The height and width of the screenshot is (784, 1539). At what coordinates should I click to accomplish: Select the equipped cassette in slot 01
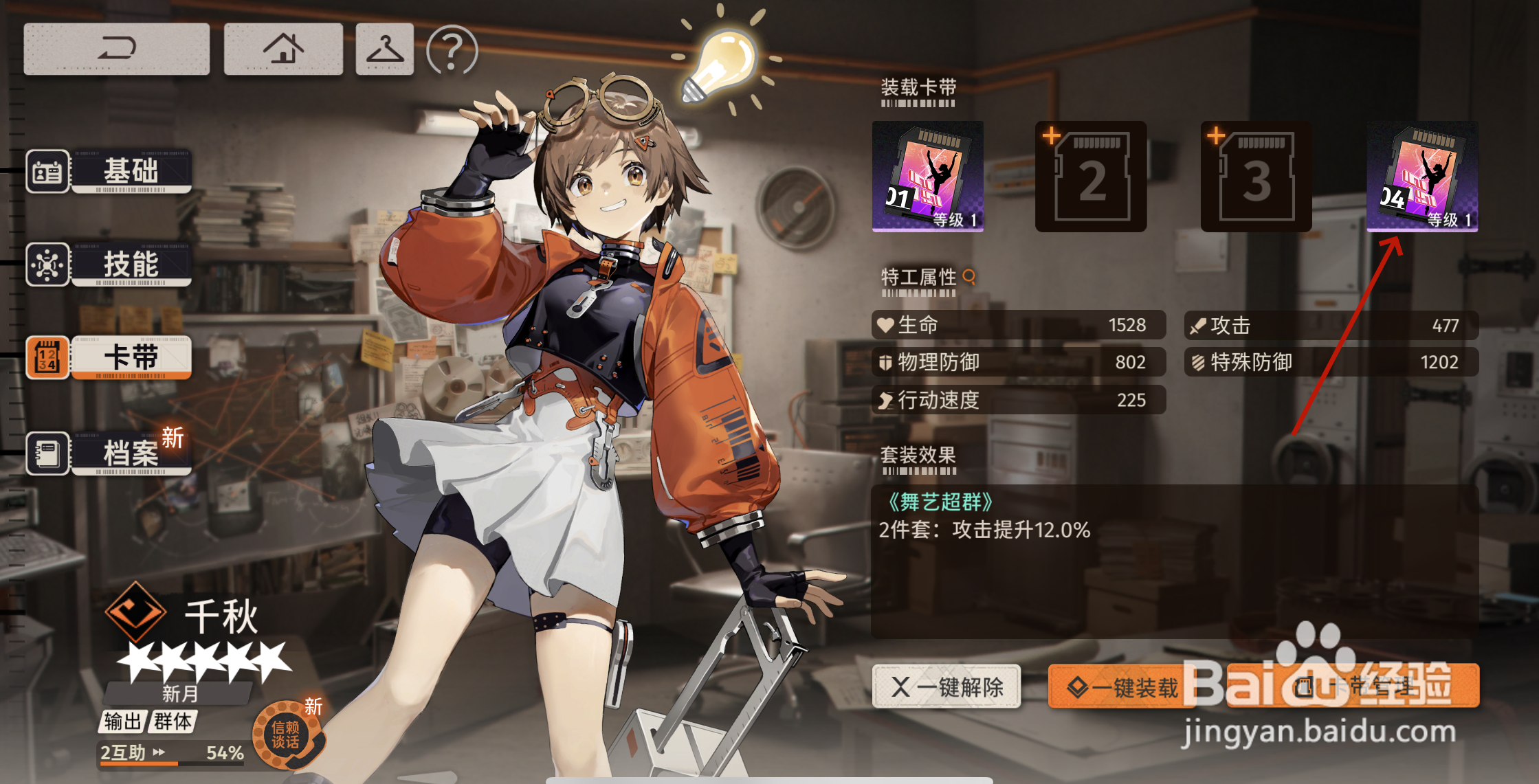(x=927, y=177)
